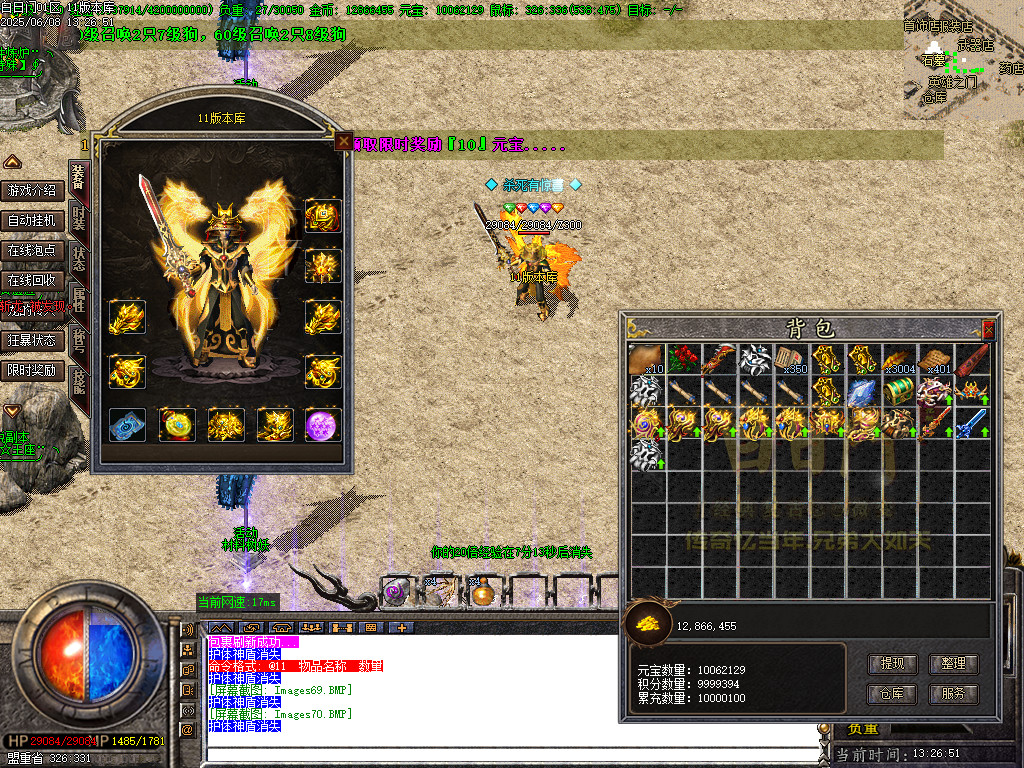Open the 服务 service button
The height and width of the screenshot is (768, 1024).
953,693
